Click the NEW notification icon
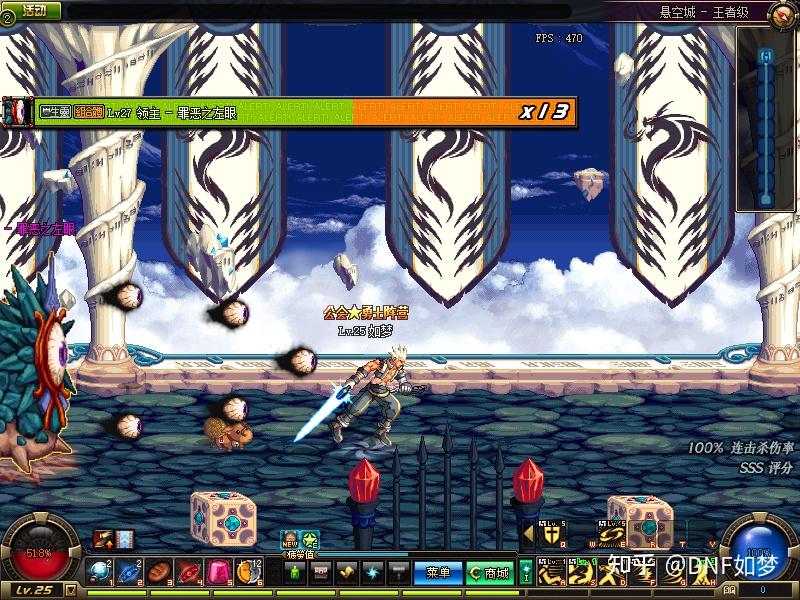The image size is (800, 600). coord(289,538)
